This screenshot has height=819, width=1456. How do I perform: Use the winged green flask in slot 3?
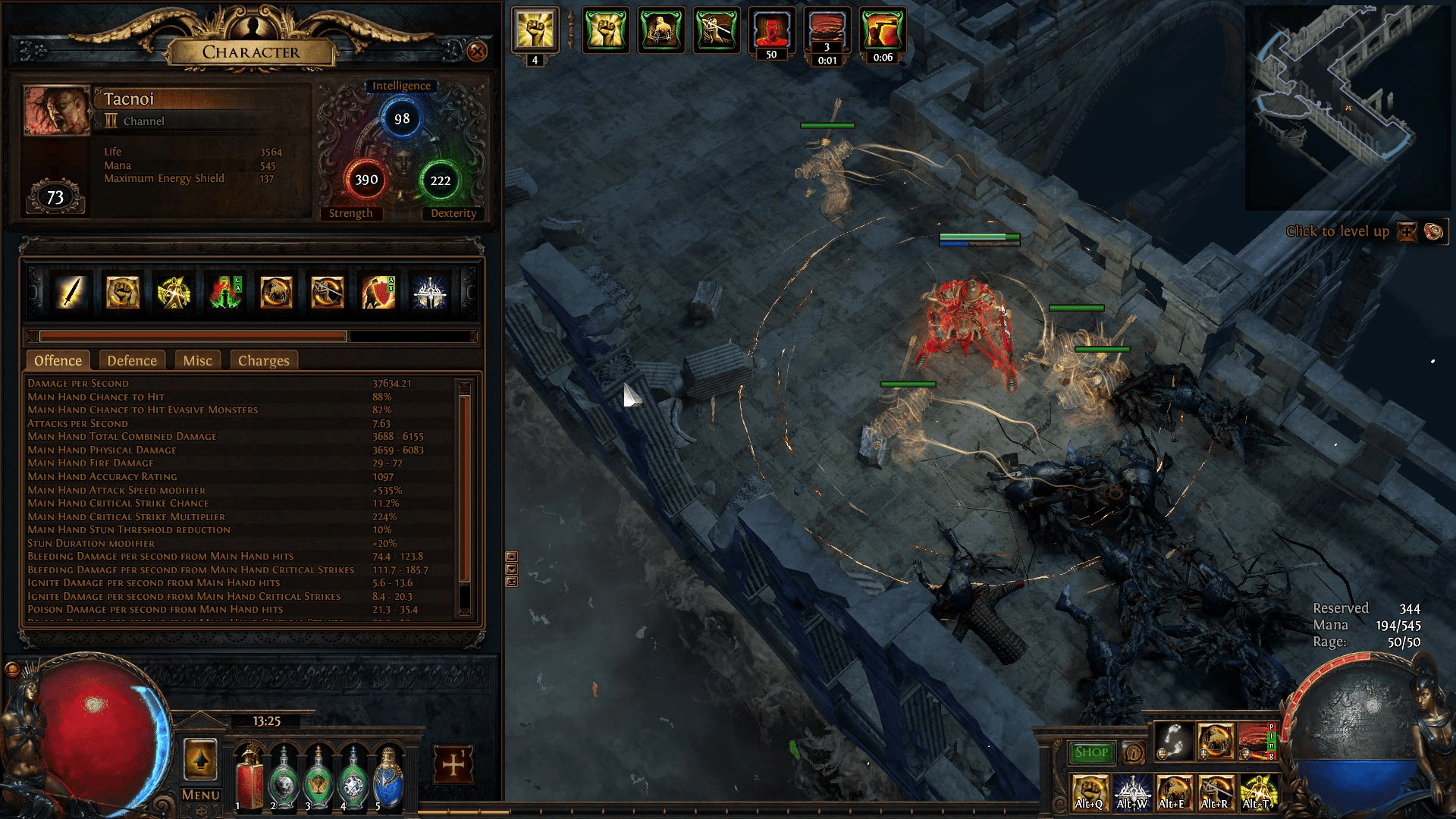[318, 779]
